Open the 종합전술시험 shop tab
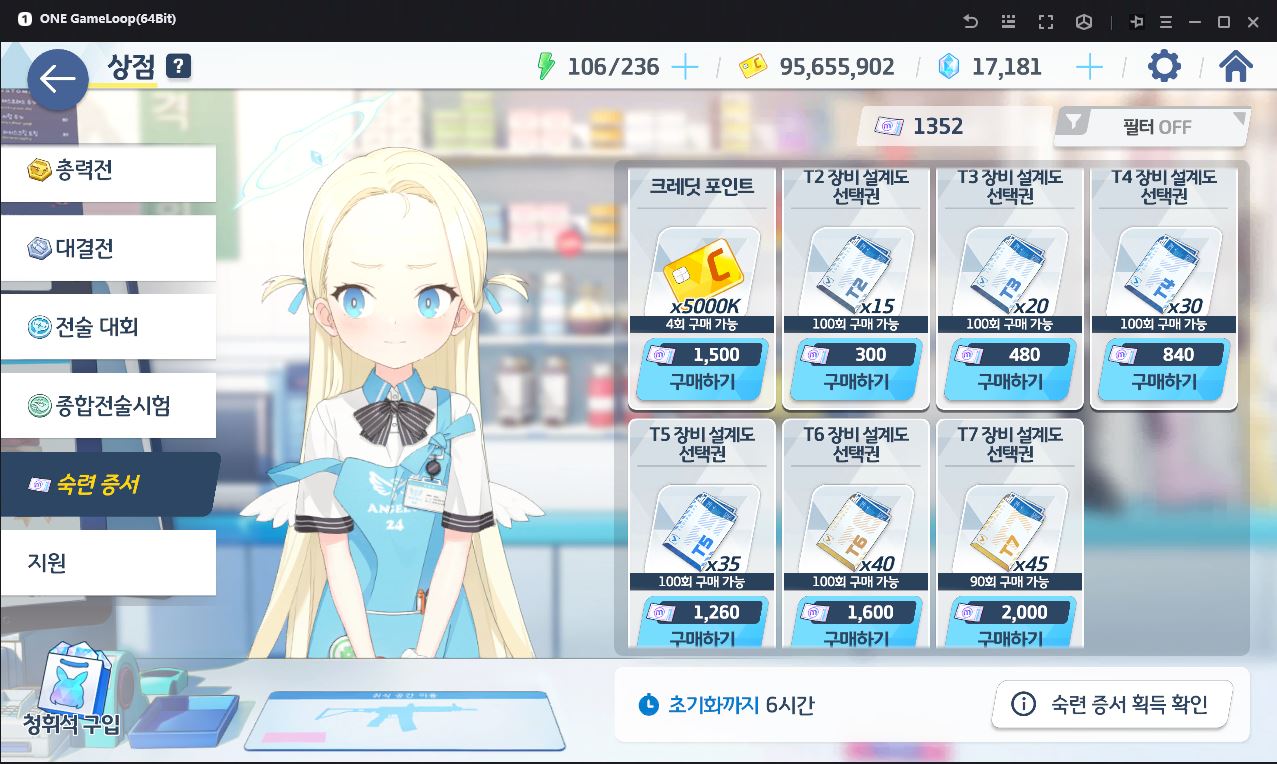 point(108,405)
